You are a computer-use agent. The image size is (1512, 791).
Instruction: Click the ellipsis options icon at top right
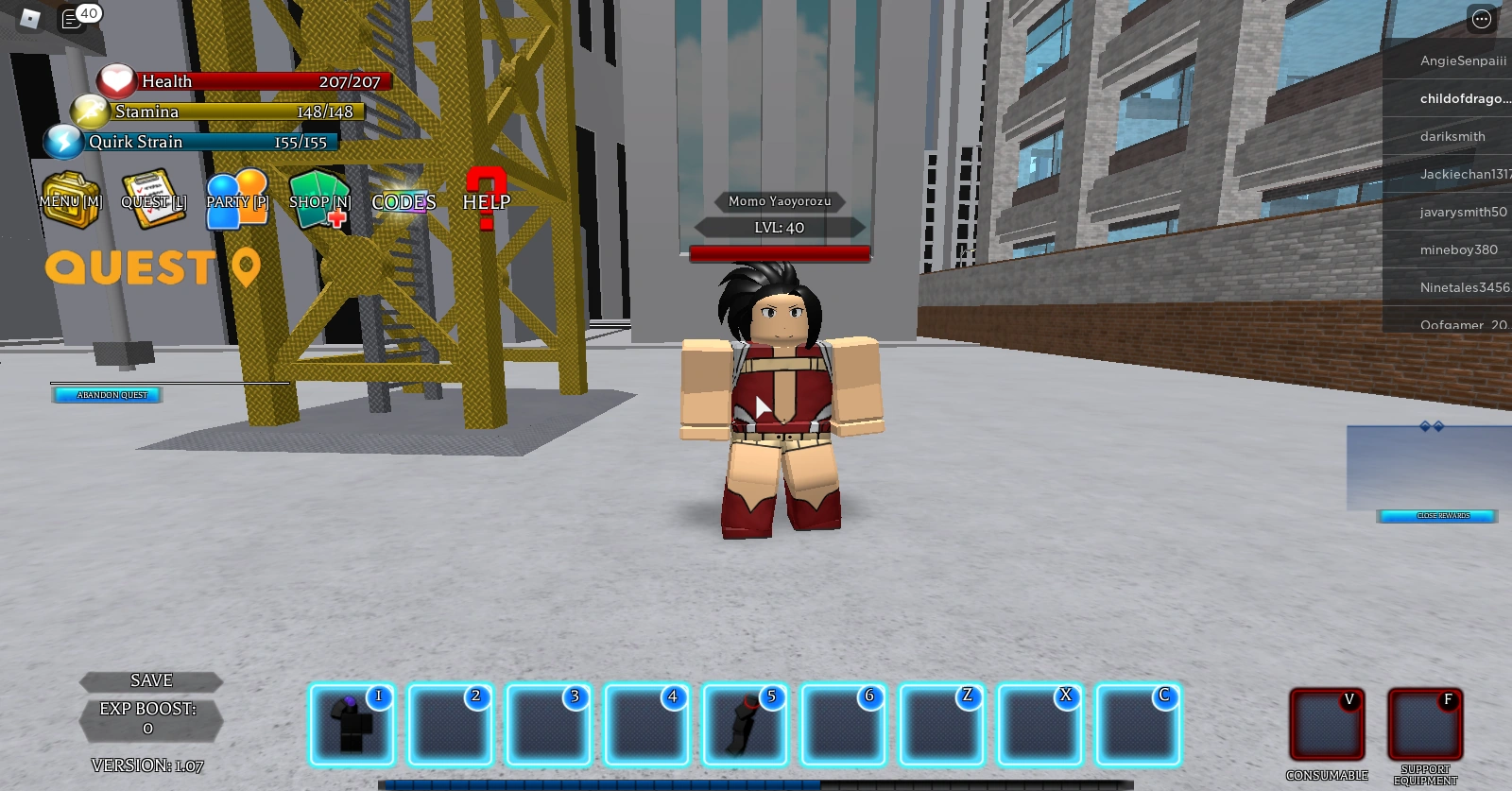pyautogui.click(x=1480, y=19)
